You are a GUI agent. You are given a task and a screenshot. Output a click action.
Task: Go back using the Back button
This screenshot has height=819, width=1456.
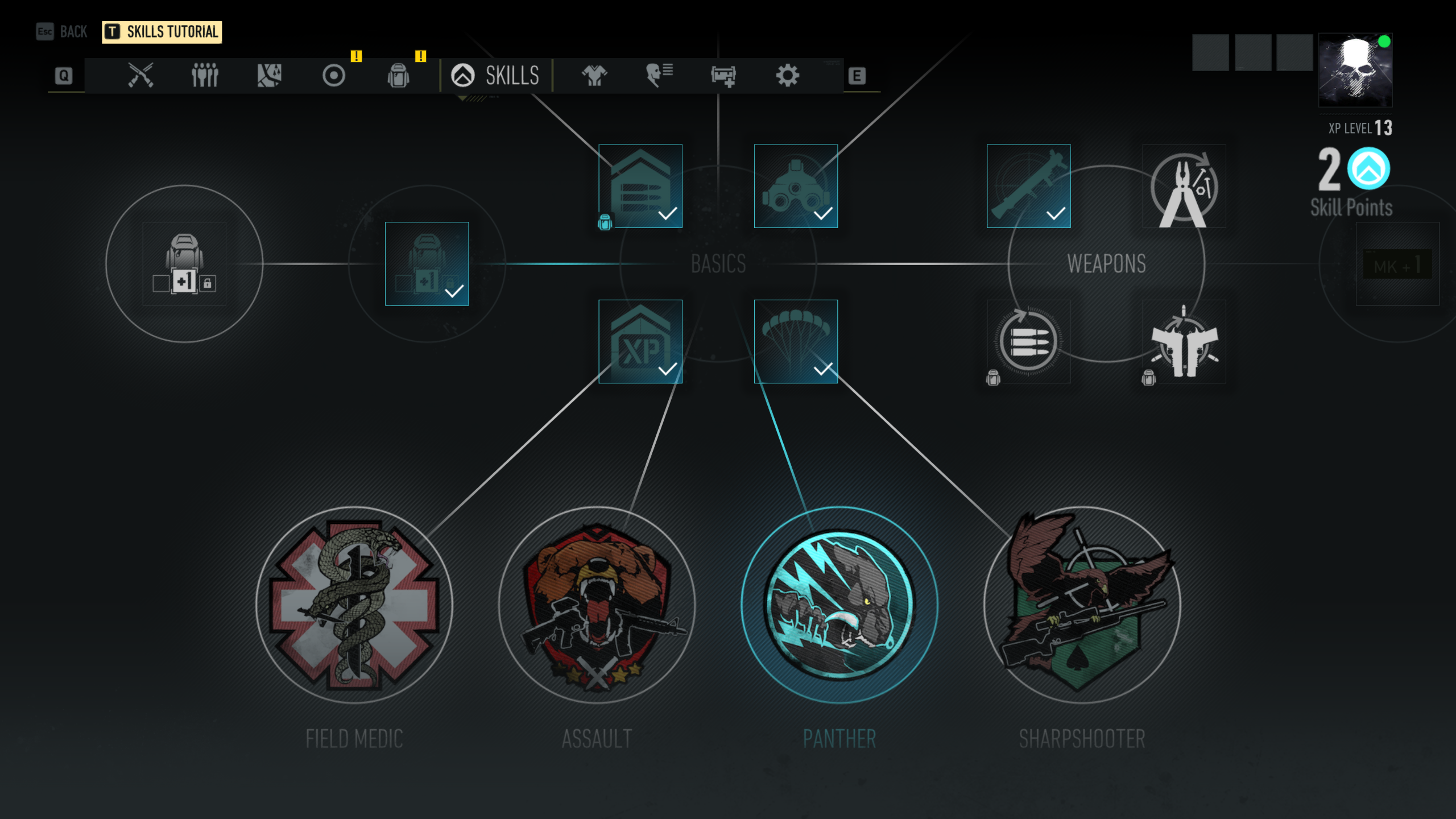click(63, 32)
